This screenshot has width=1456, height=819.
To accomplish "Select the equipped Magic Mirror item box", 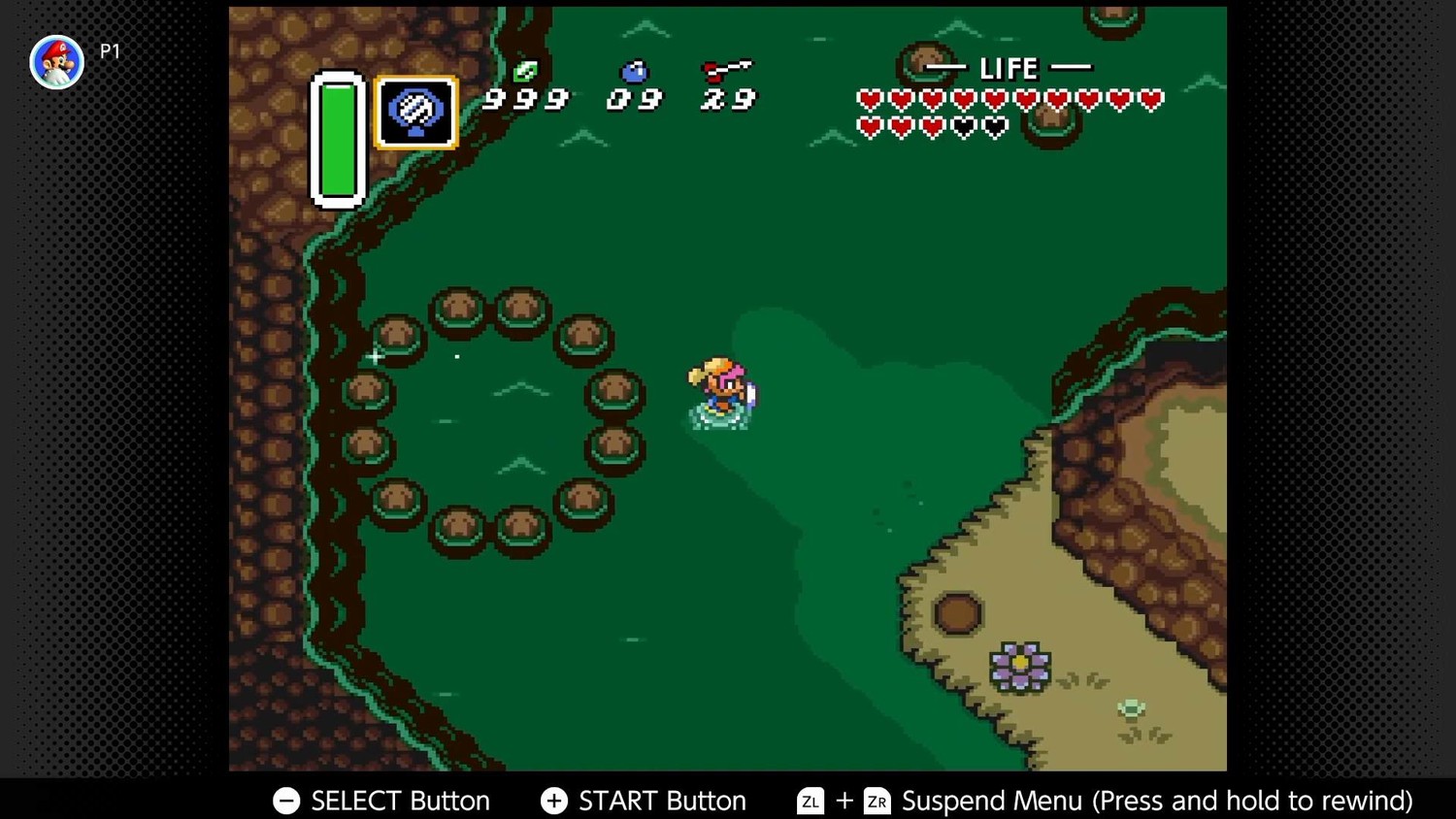I will pos(416,113).
